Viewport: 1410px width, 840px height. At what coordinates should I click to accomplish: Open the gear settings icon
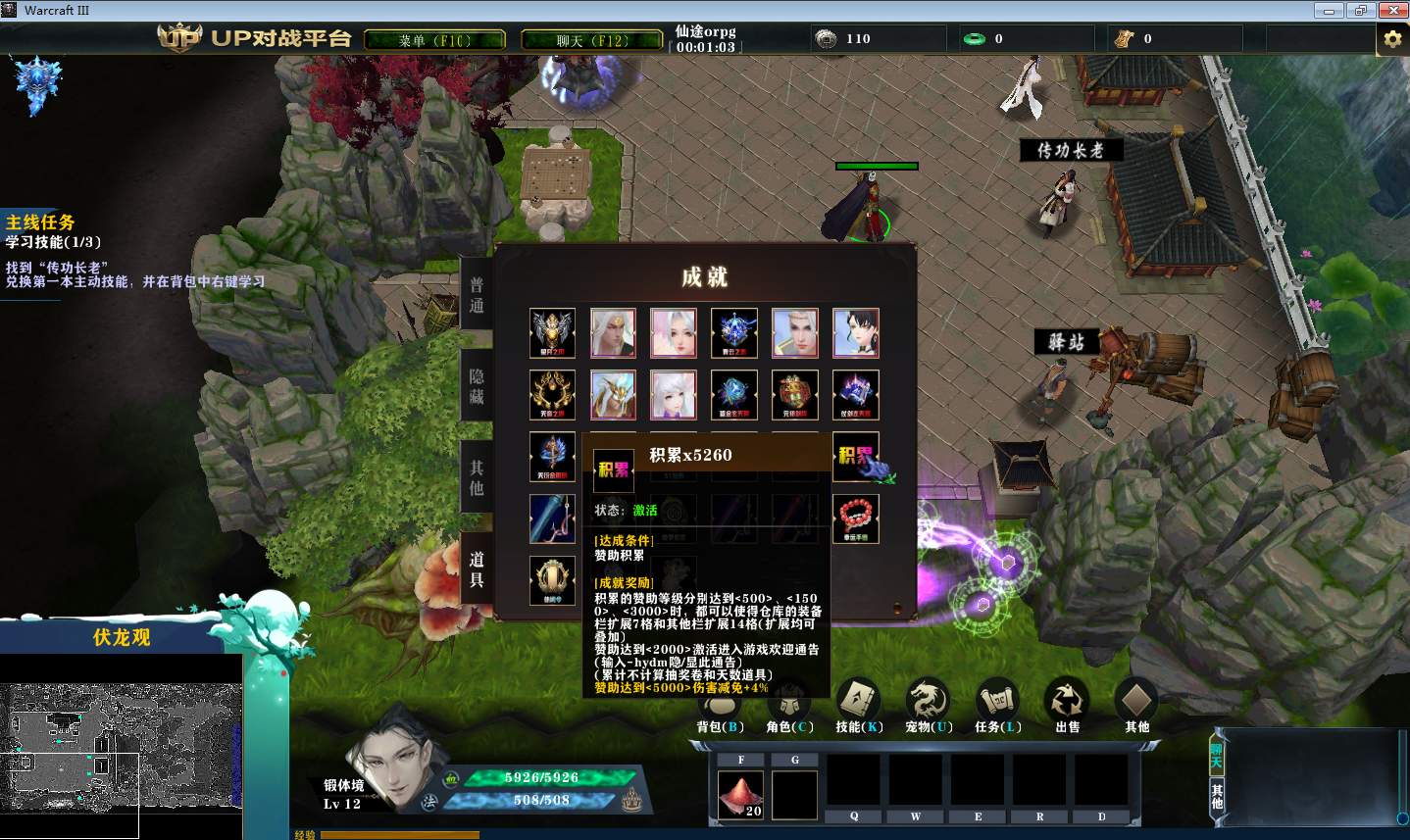click(1392, 39)
